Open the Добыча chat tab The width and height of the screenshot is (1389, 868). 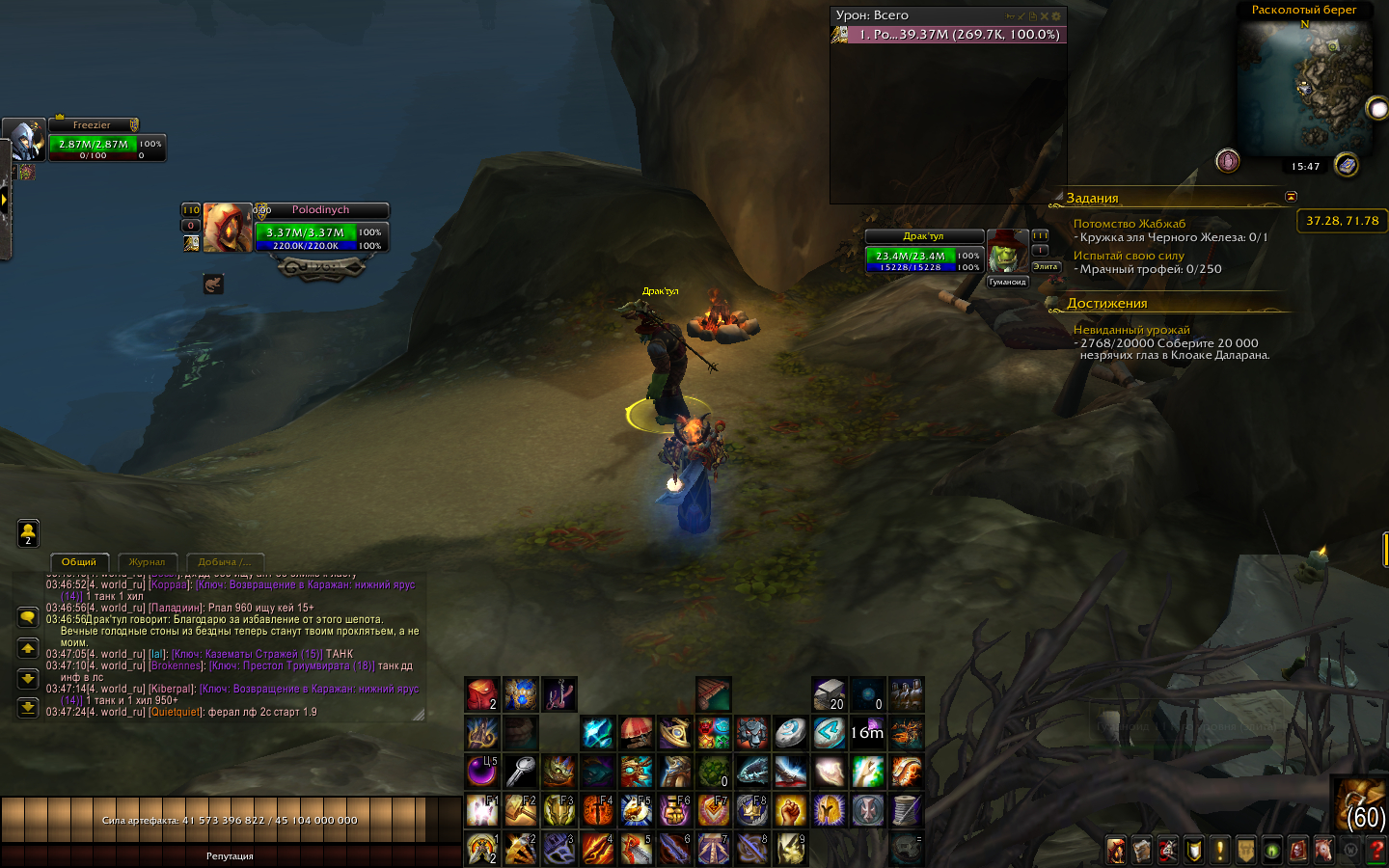tap(224, 561)
